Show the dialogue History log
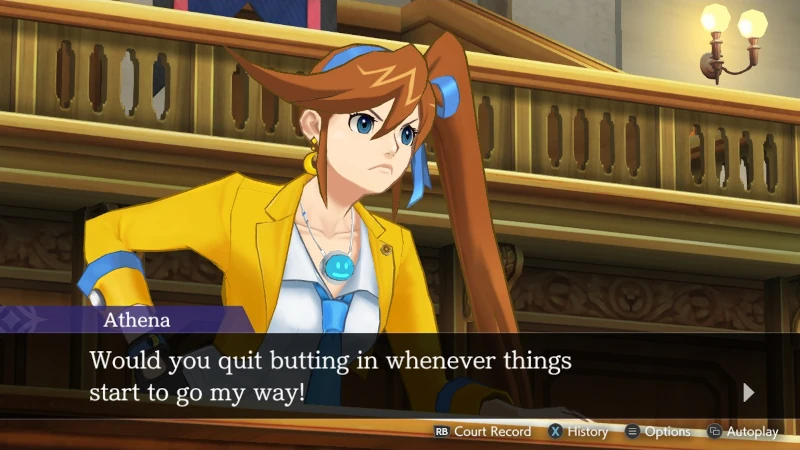The width and height of the screenshot is (800, 450). tap(578, 432)
